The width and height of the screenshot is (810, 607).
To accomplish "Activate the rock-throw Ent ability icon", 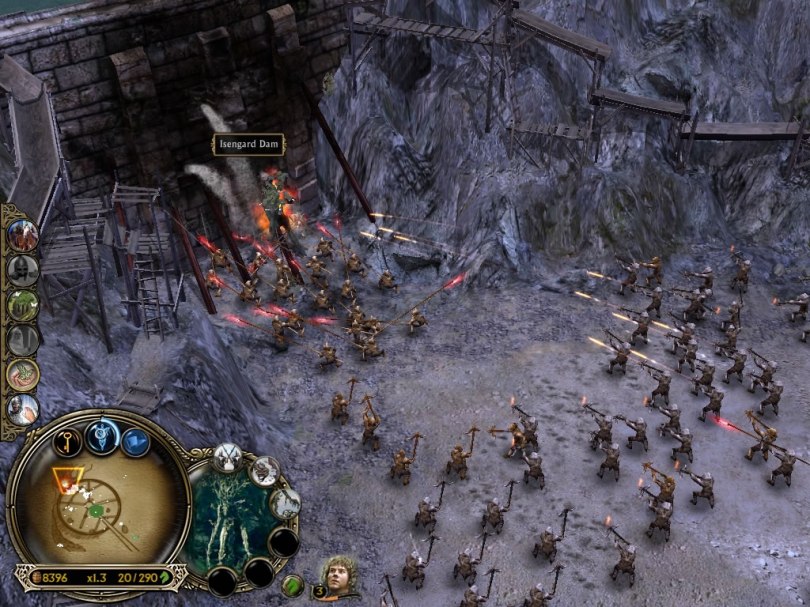I will (x=264, y=469).
